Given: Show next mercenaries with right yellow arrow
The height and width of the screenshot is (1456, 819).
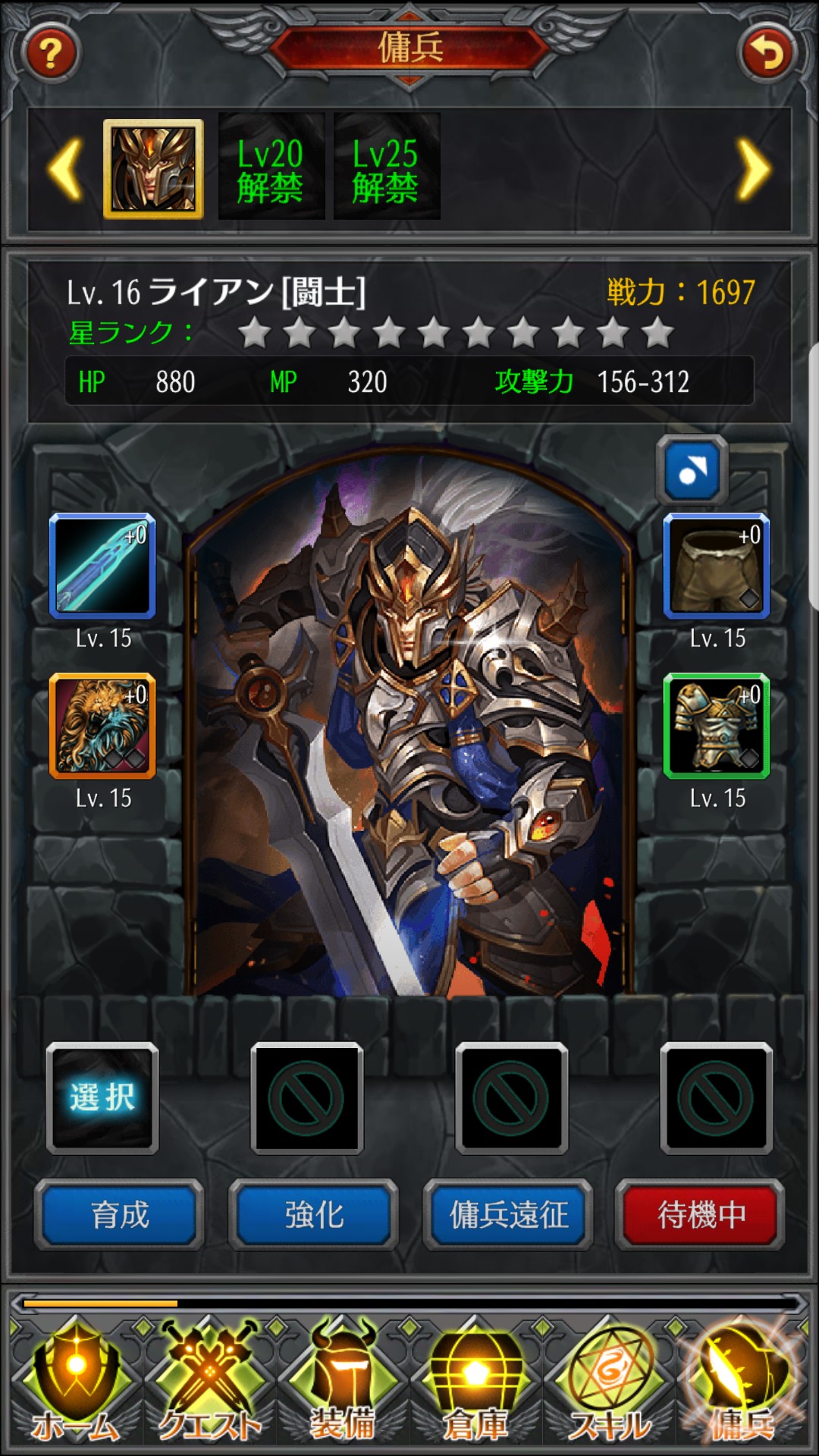Looking at the screenshot, I should point(753,170).
